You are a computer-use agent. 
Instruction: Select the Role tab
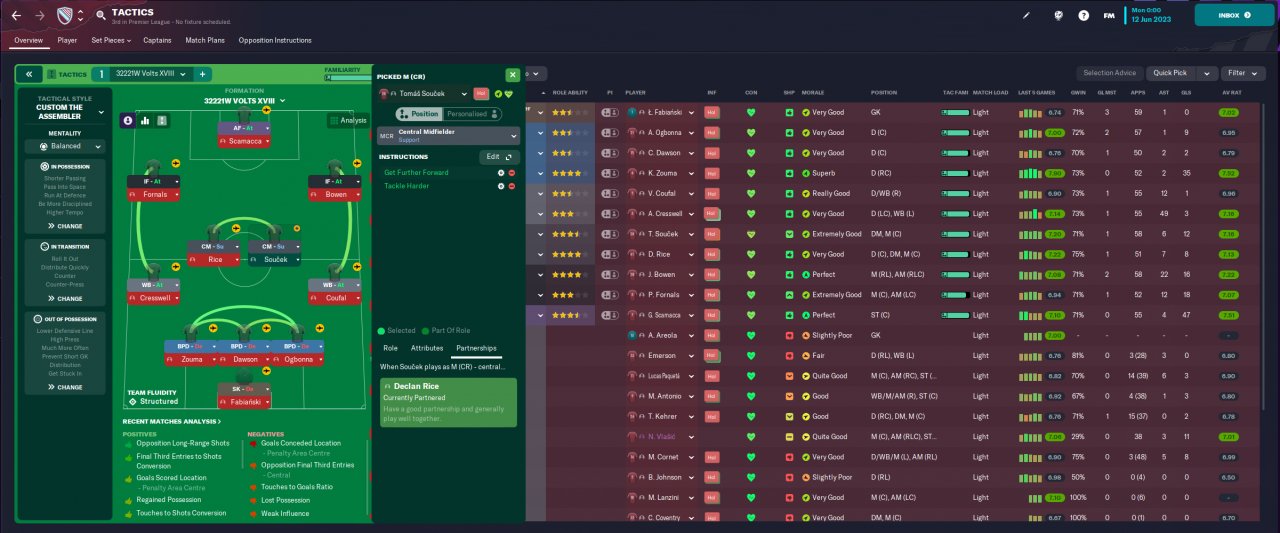pos(390,348)
